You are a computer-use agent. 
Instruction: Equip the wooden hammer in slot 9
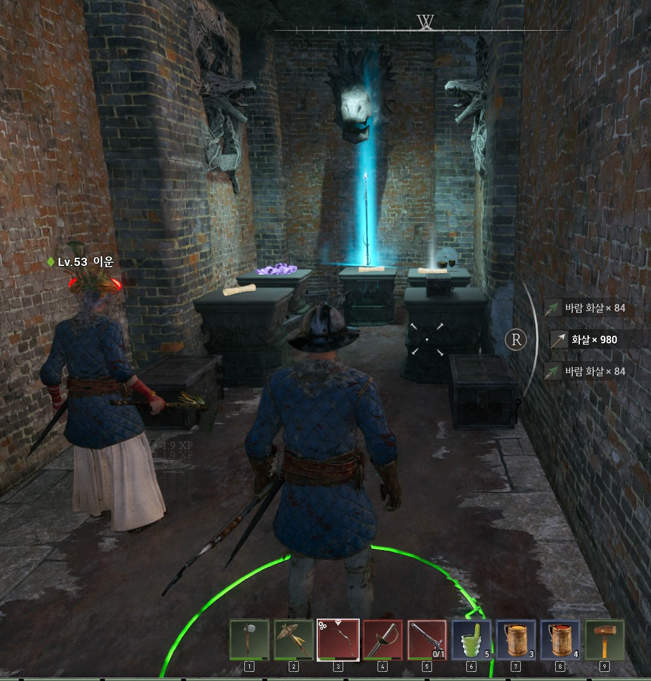coord(604,639)
